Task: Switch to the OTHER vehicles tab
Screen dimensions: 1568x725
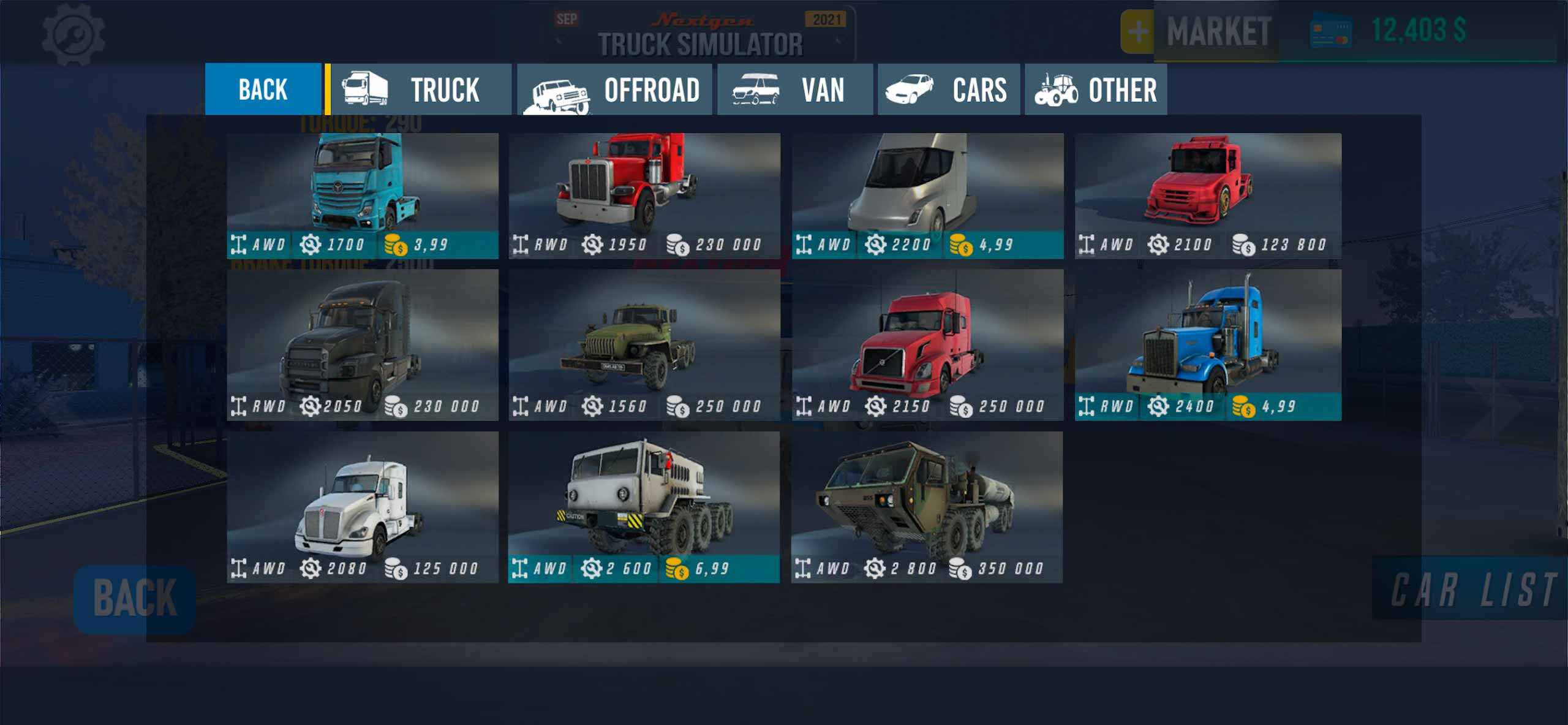Action: 1096,89
